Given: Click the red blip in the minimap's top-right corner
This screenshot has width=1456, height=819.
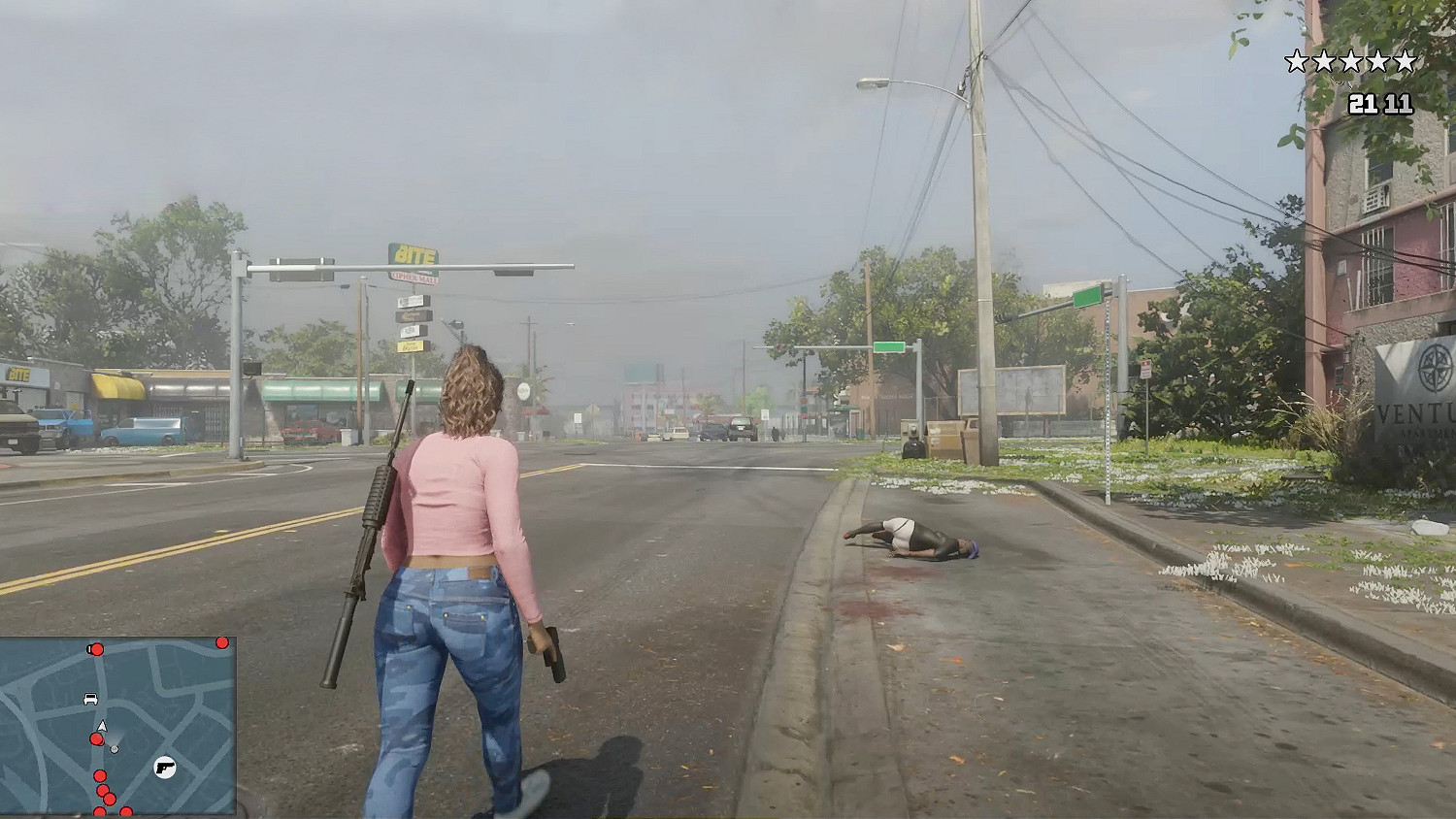Looking at the screenshot, I should pos(221,643).
